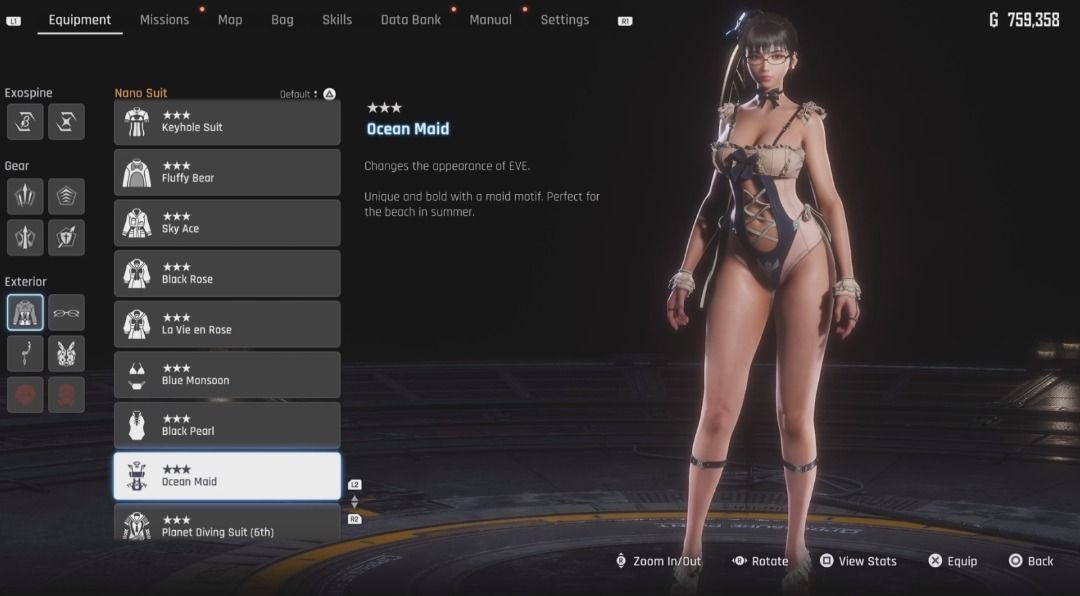This screenshot has height=596, width=1080.
Task: Open the glasses exterior slot
Action: (66, 313)
